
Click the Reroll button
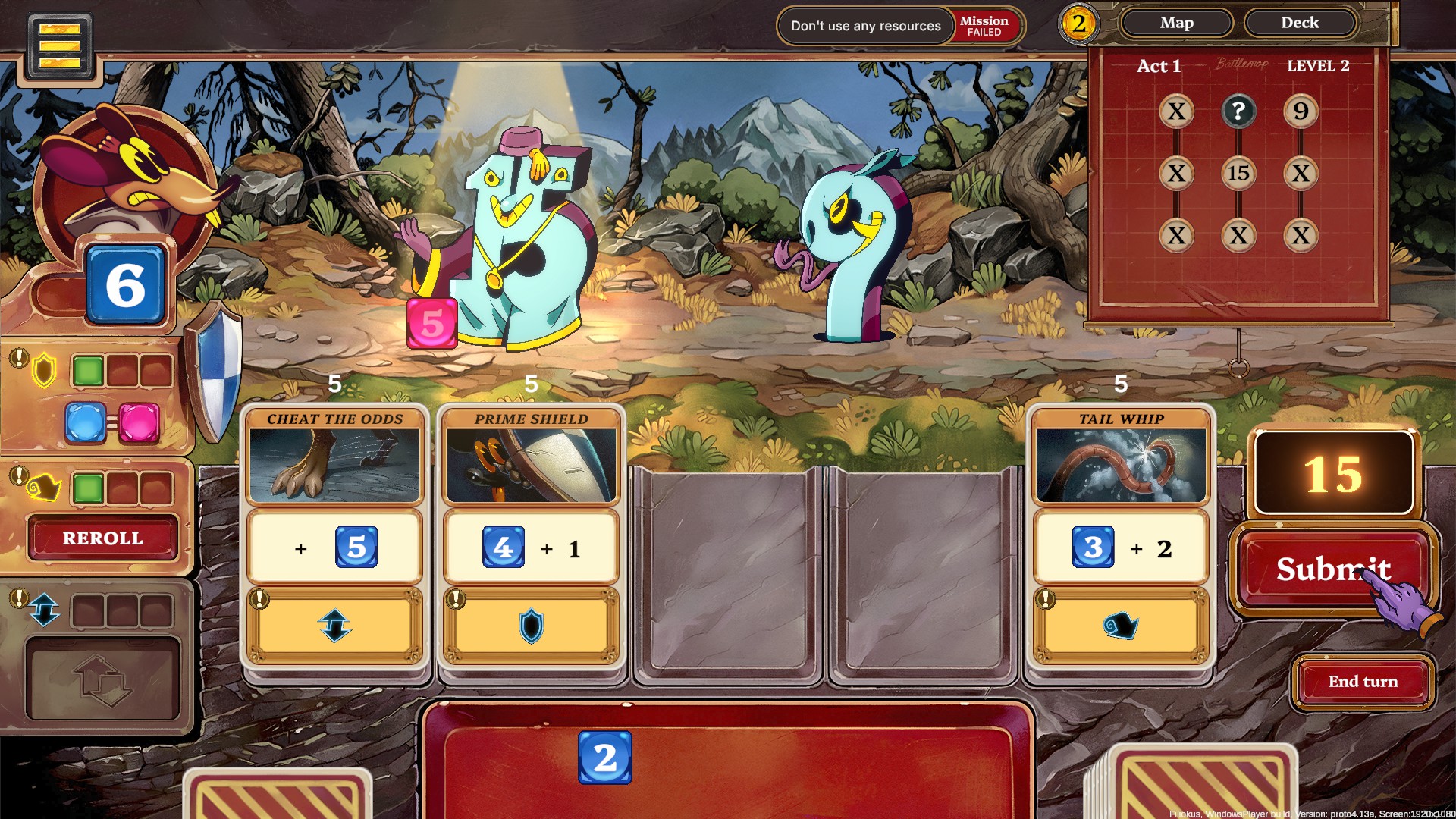pos(102,538)
